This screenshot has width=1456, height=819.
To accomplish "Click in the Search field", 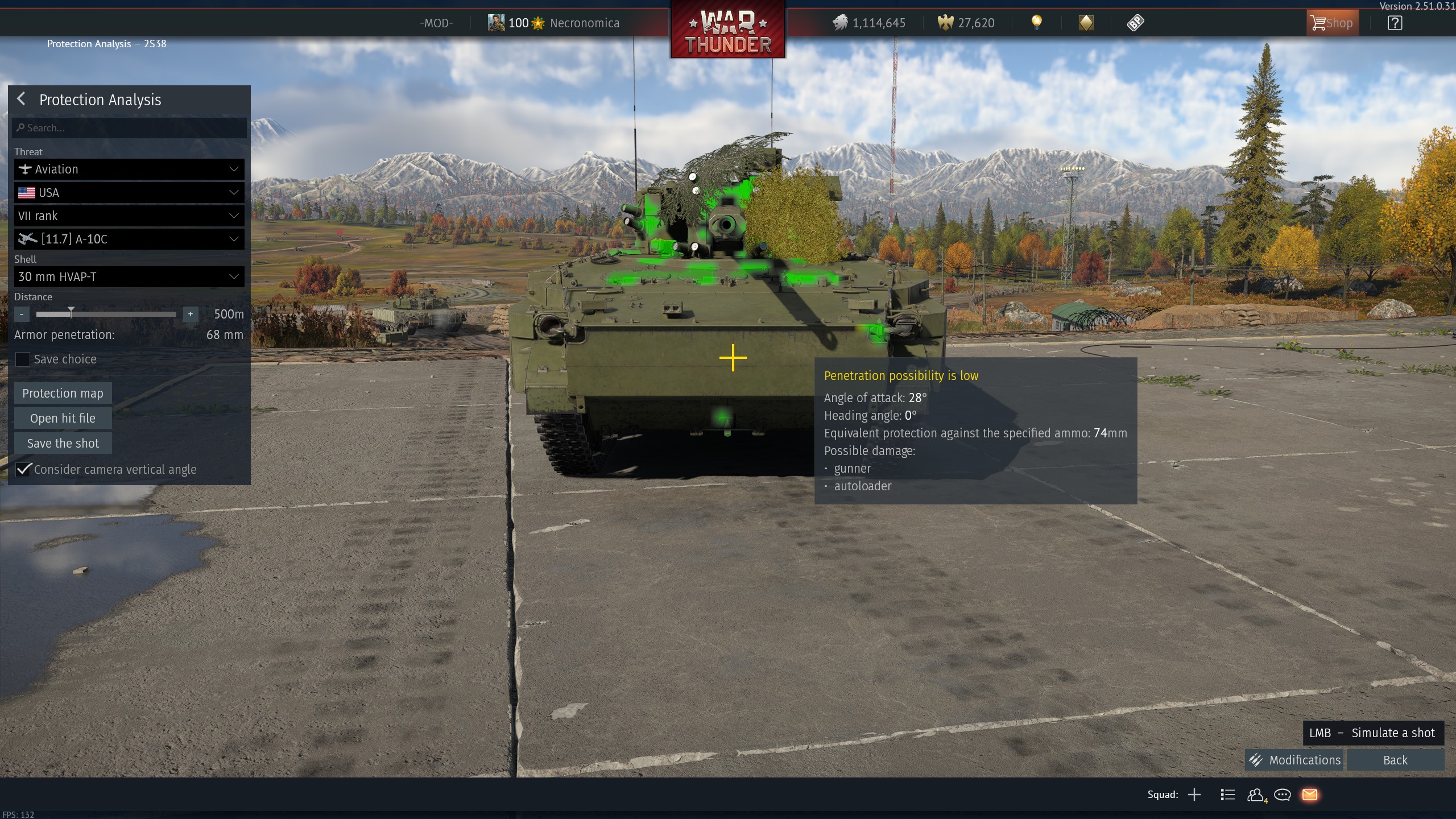I will pos(129,128).
